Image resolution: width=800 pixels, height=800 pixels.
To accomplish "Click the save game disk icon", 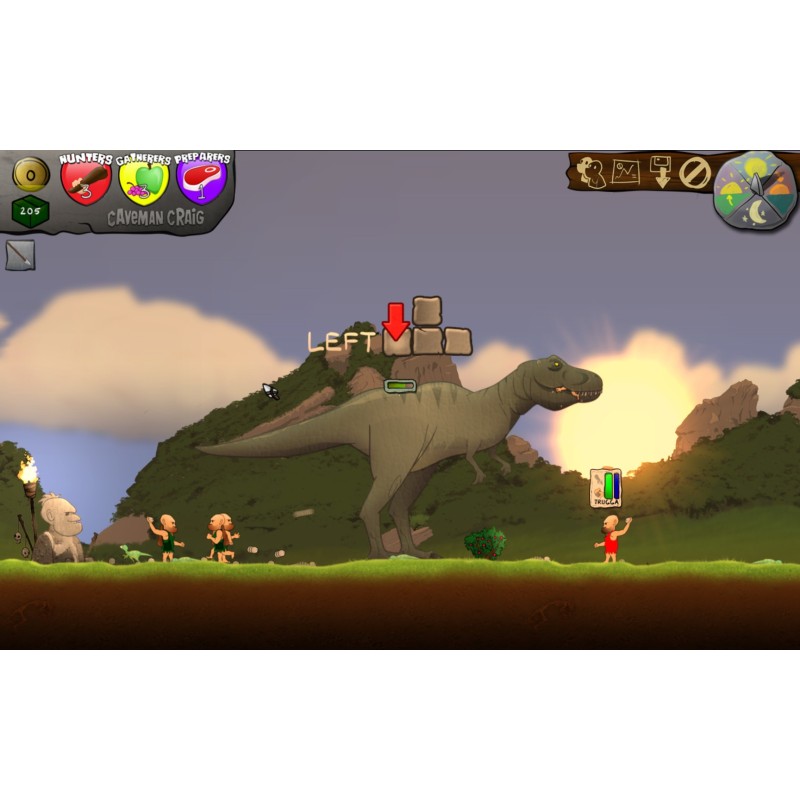I will click(x=660, y=172).
